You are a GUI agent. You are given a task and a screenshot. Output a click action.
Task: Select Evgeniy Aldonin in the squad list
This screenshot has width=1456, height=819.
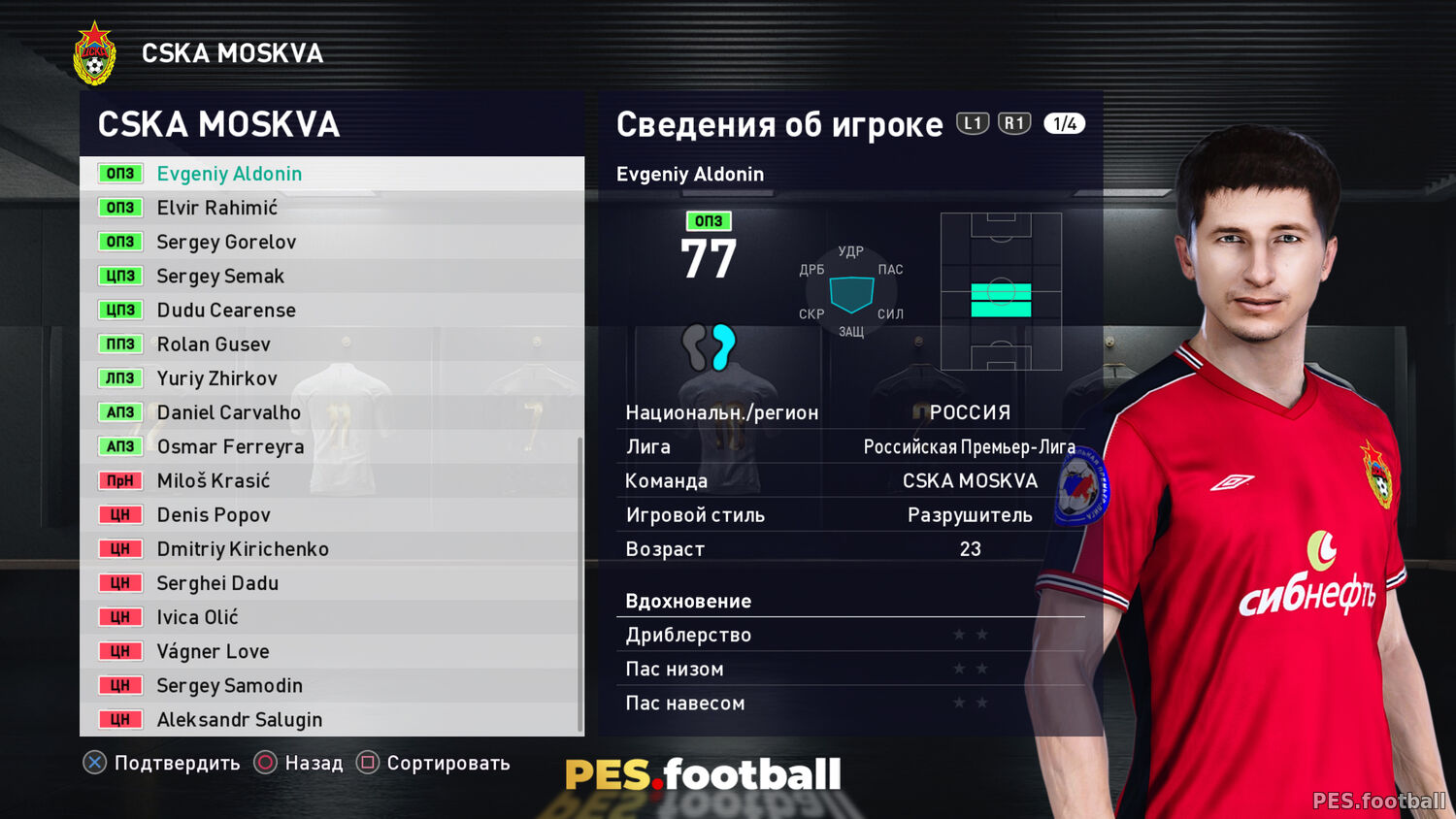click(229, 174)
